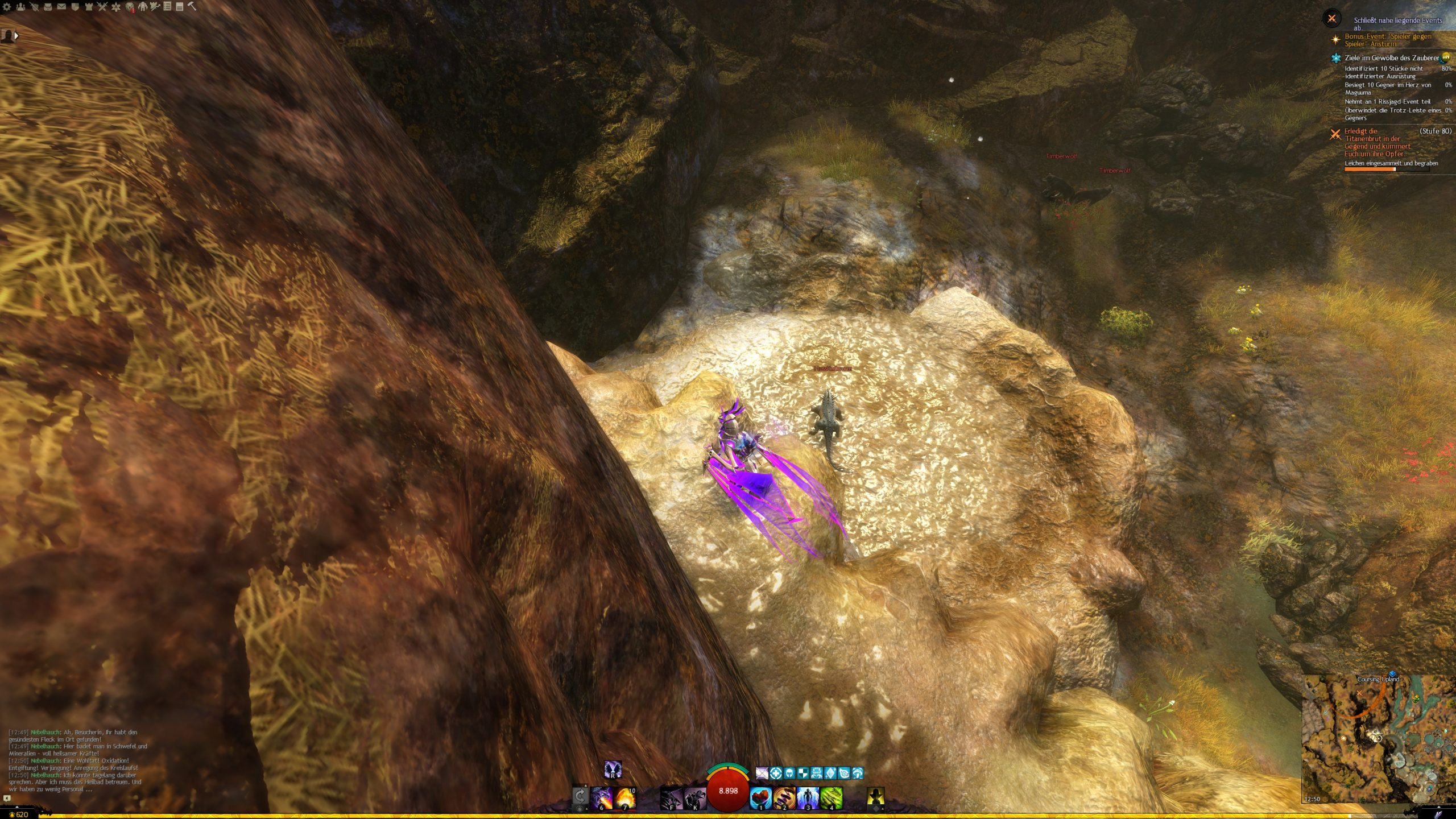Click the purple winged mount icon
Viewport: 1456px width, 819px height.
pyautogui.click(x=613, y=770)
